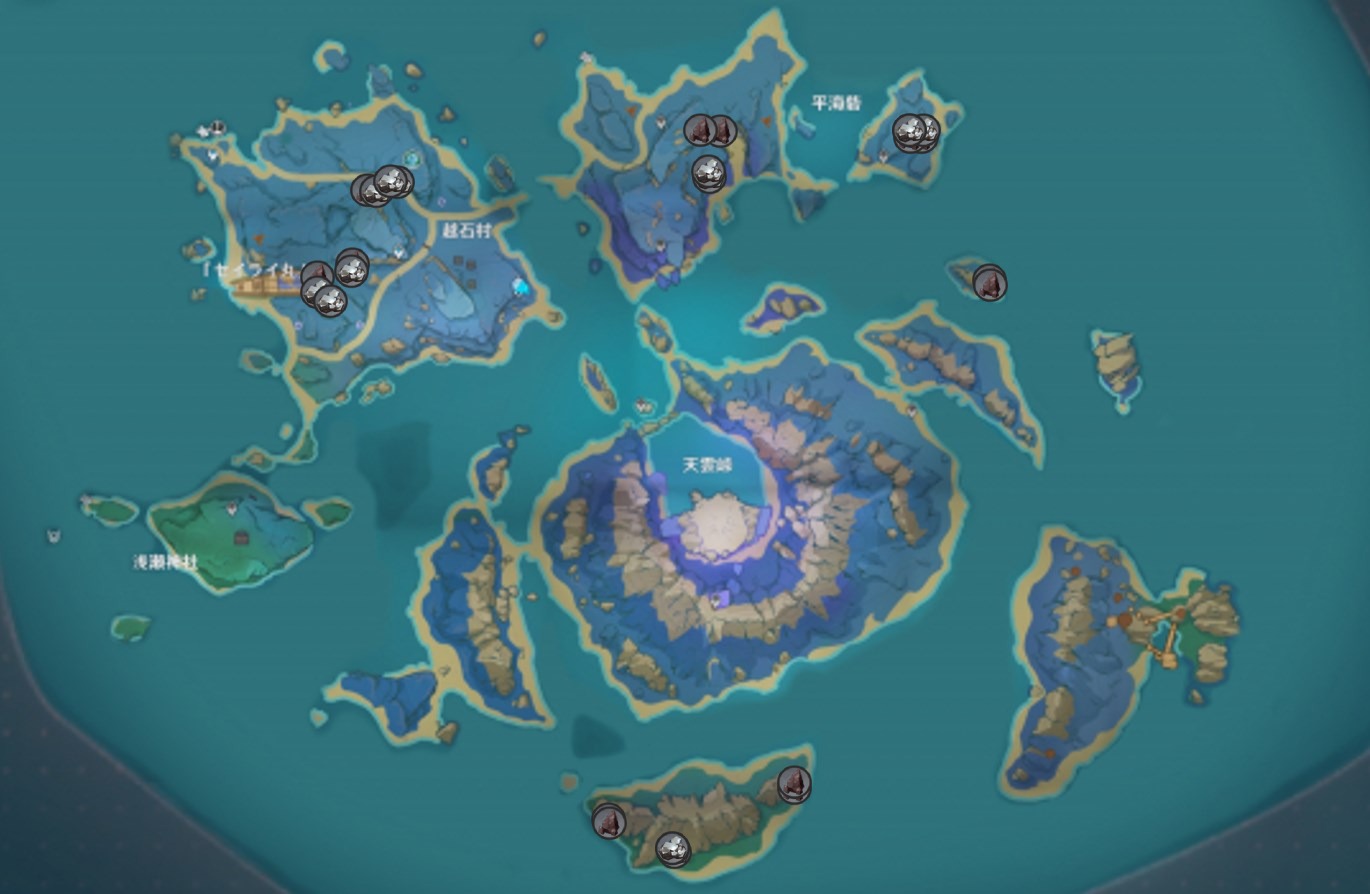Select the small waypoint icon below Fort Hiraumi

[x=883, y=156]
